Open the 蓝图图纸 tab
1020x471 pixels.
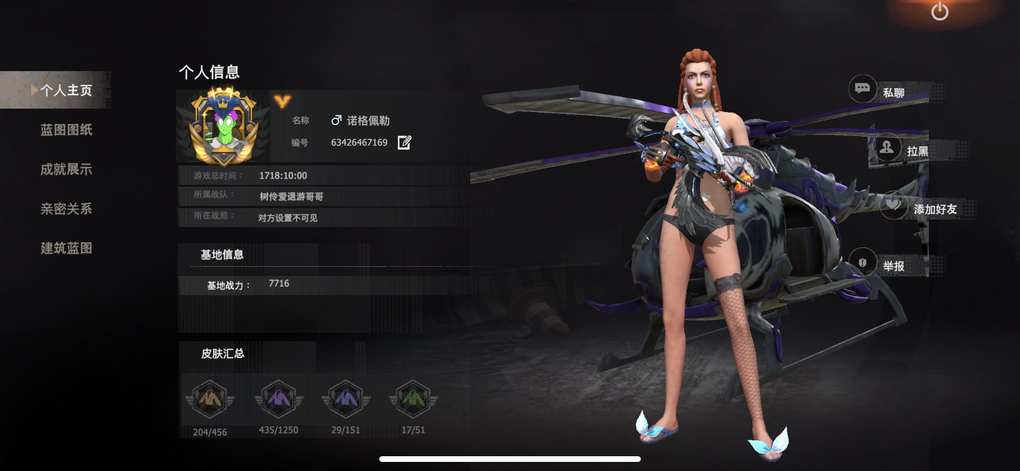[66, 130]
